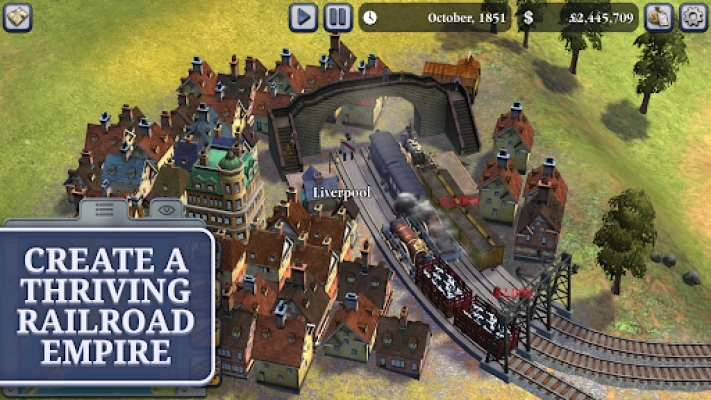
Task: Pause the game simulation
Action: click(338, 17)
